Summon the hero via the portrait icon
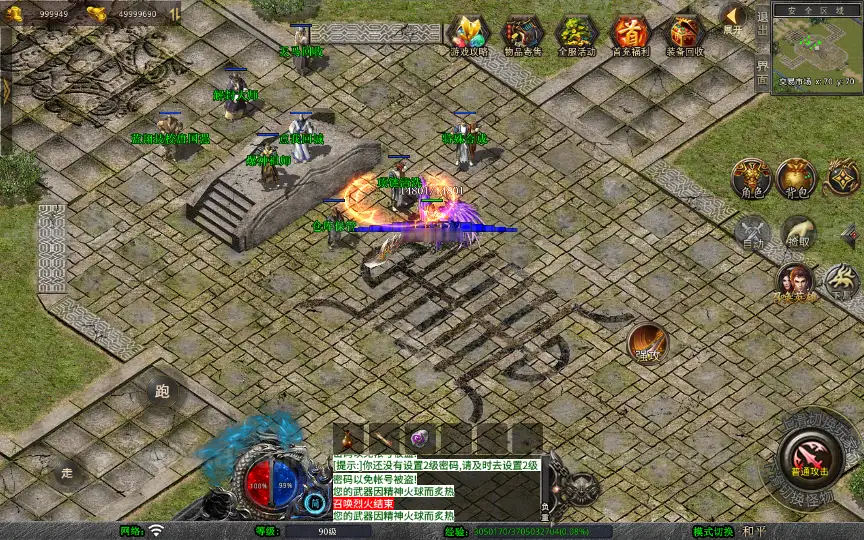The image size is (864, 540). coord(794,282)
